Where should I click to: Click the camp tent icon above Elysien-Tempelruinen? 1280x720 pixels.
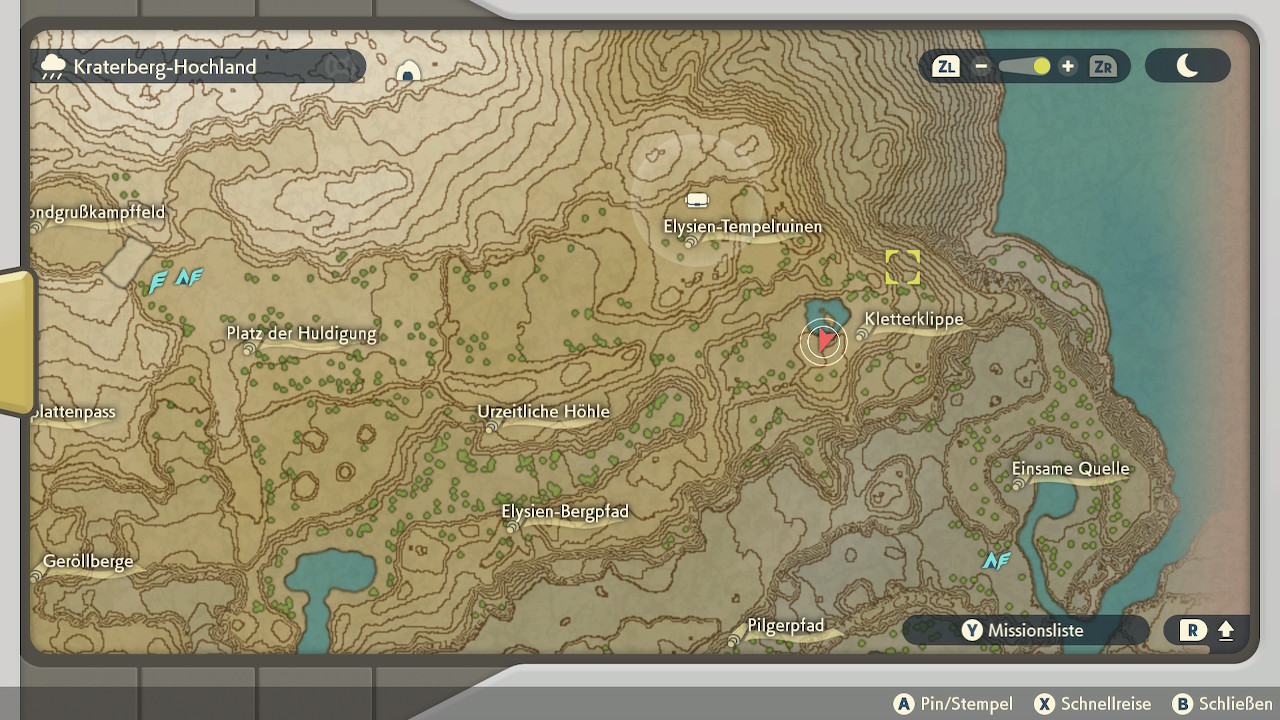pos(697,200)
